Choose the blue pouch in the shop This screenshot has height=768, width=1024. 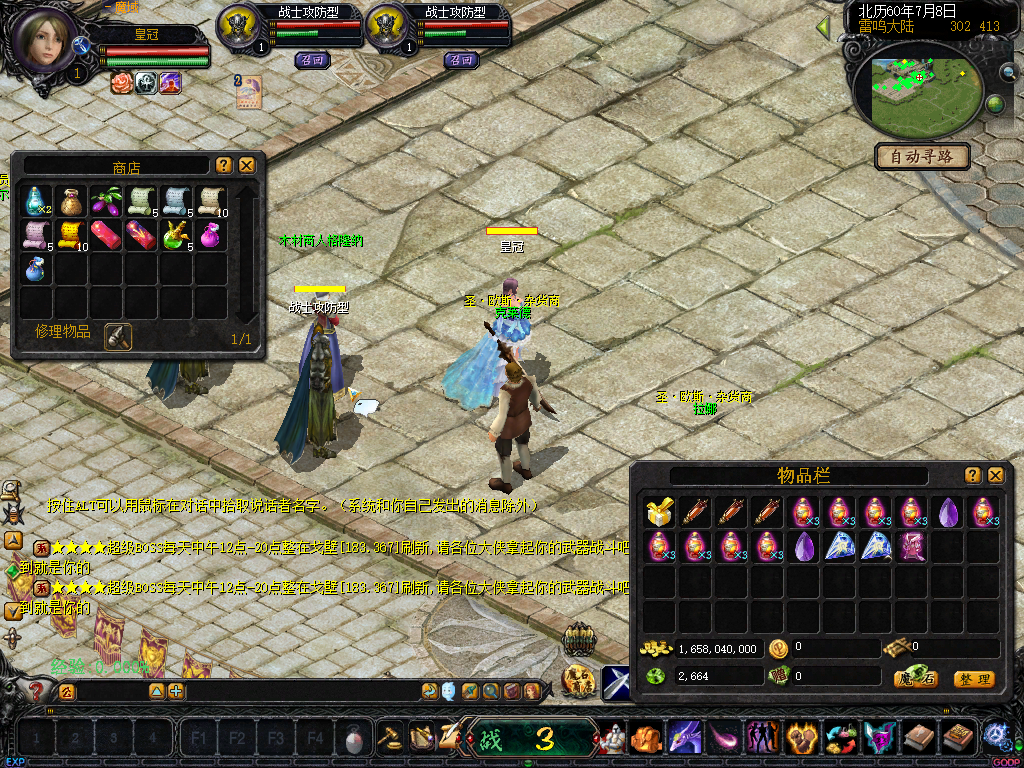[x=35, y=270]
